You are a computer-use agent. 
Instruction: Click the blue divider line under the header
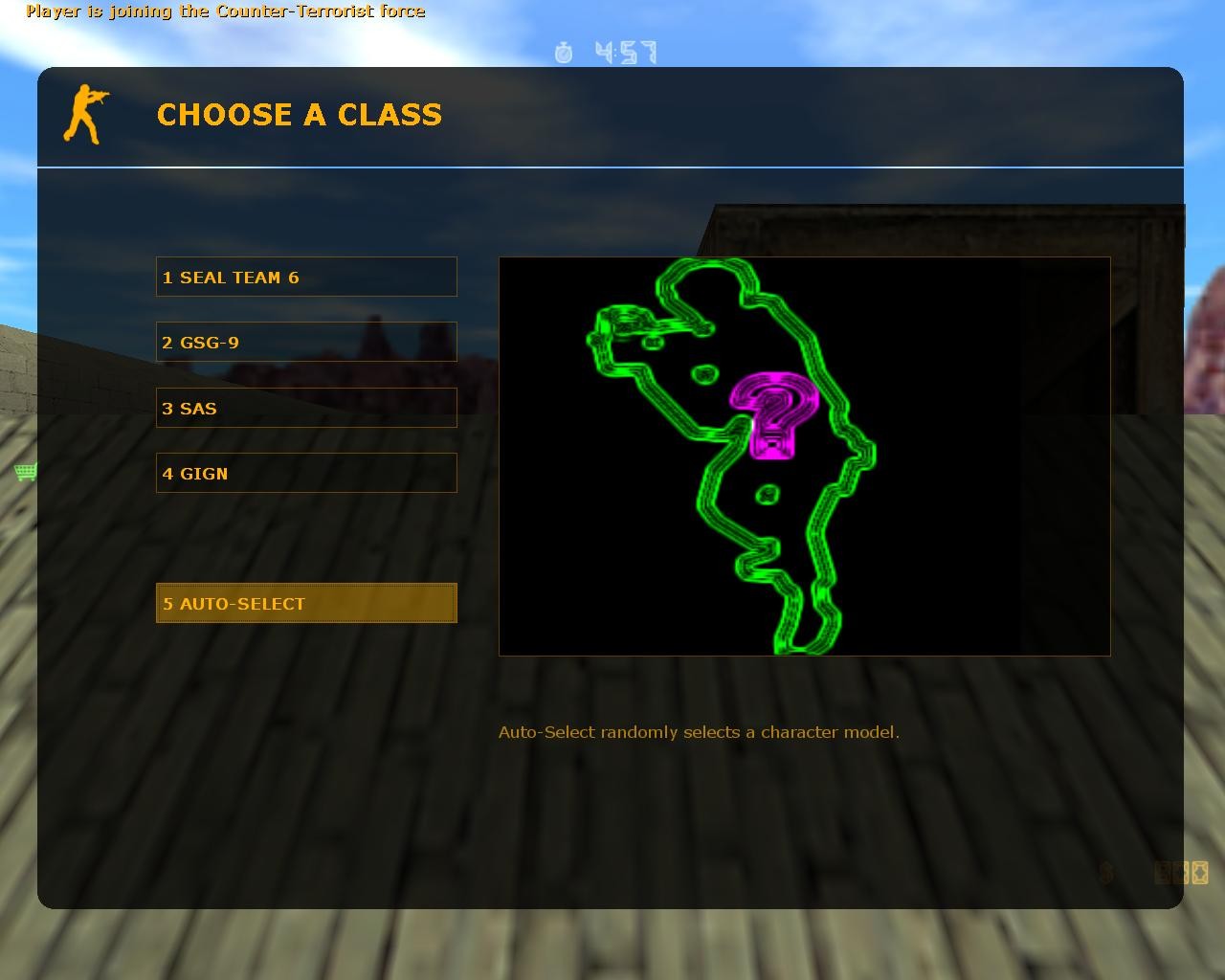(610, 166)
